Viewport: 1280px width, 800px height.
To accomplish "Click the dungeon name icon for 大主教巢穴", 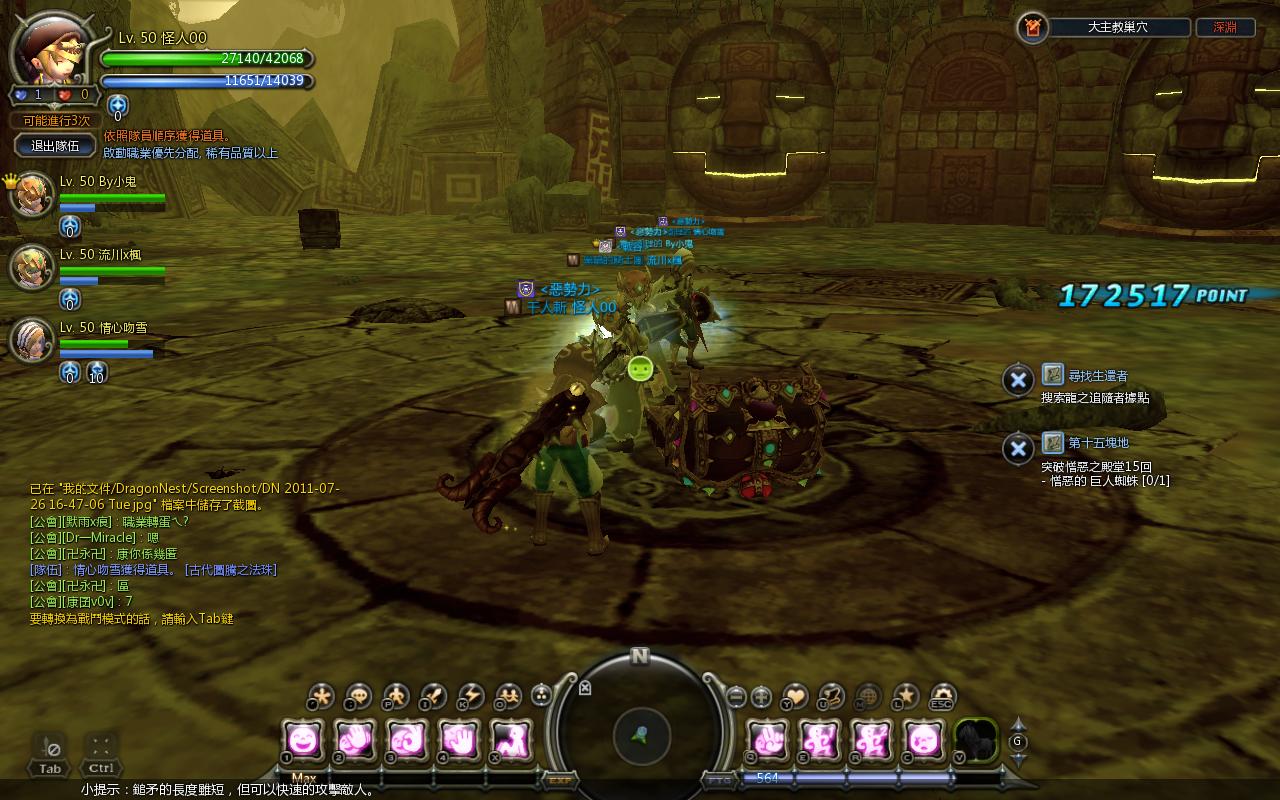I will pyautogui.click(x=1033, y=28).
